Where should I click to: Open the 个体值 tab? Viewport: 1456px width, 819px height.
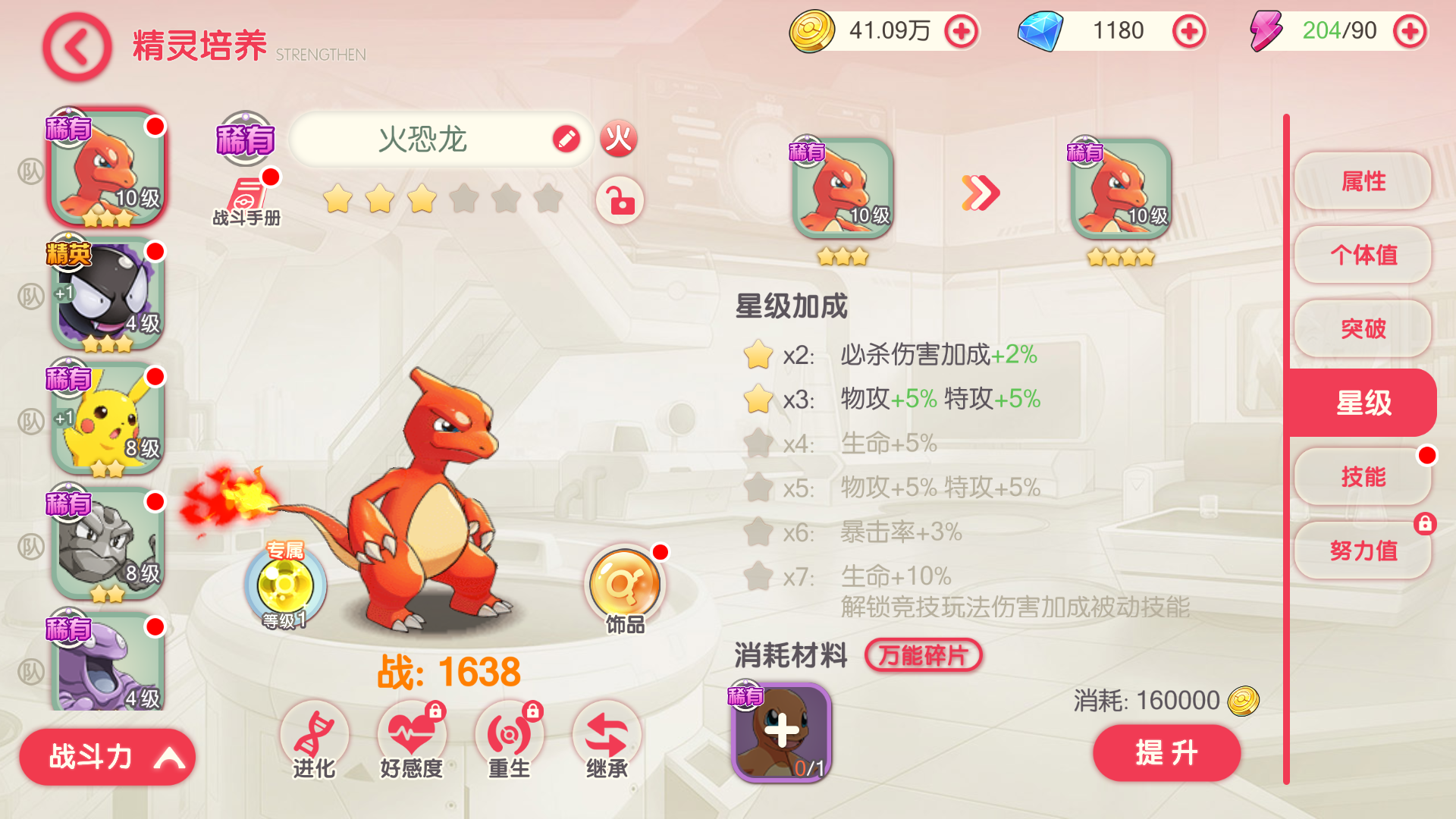(x=1363, y=255)
